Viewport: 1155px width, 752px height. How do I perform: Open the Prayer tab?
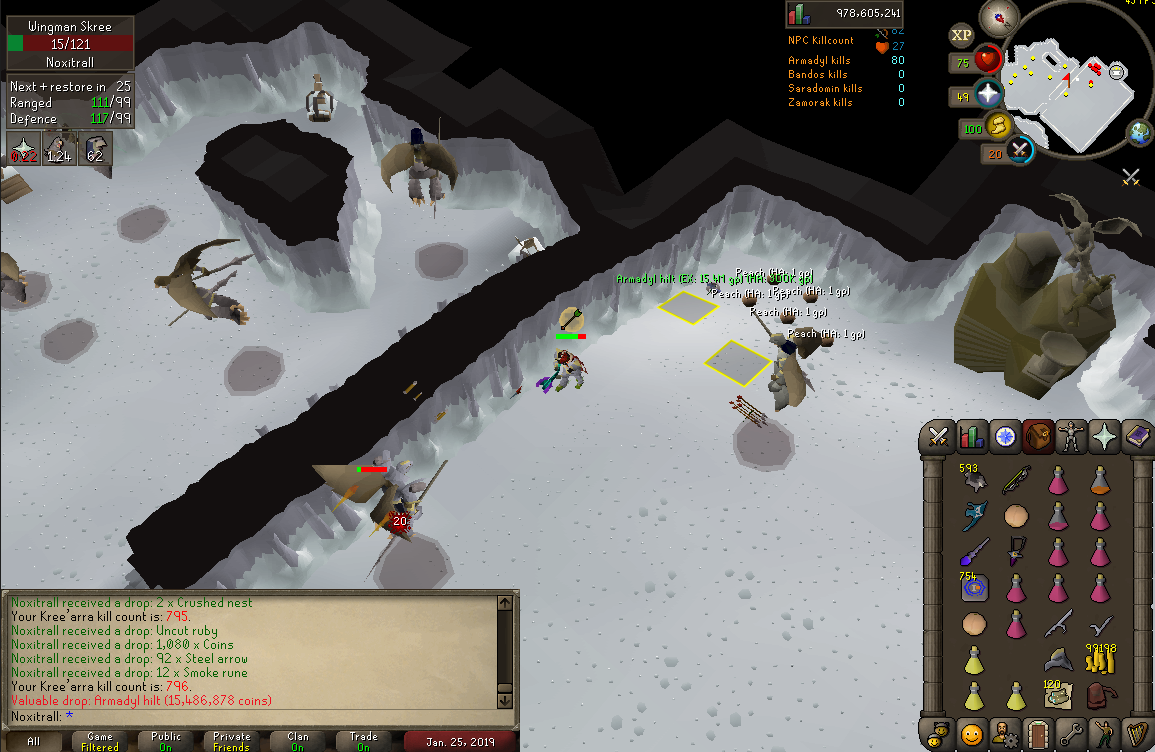click(x=1105, y=436)
